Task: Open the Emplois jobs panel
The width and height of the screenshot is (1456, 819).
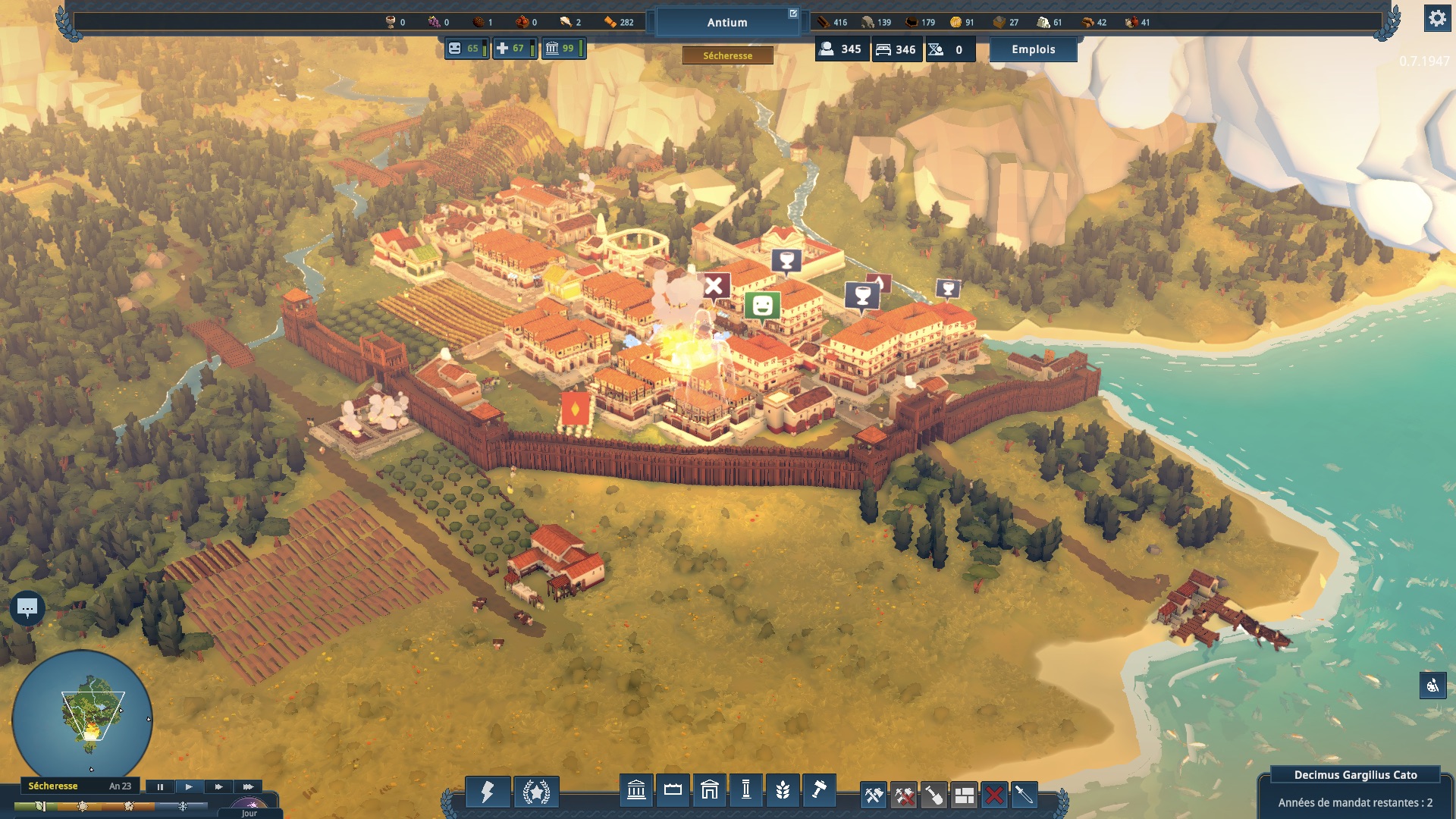Action: [x=1033, y=49]
